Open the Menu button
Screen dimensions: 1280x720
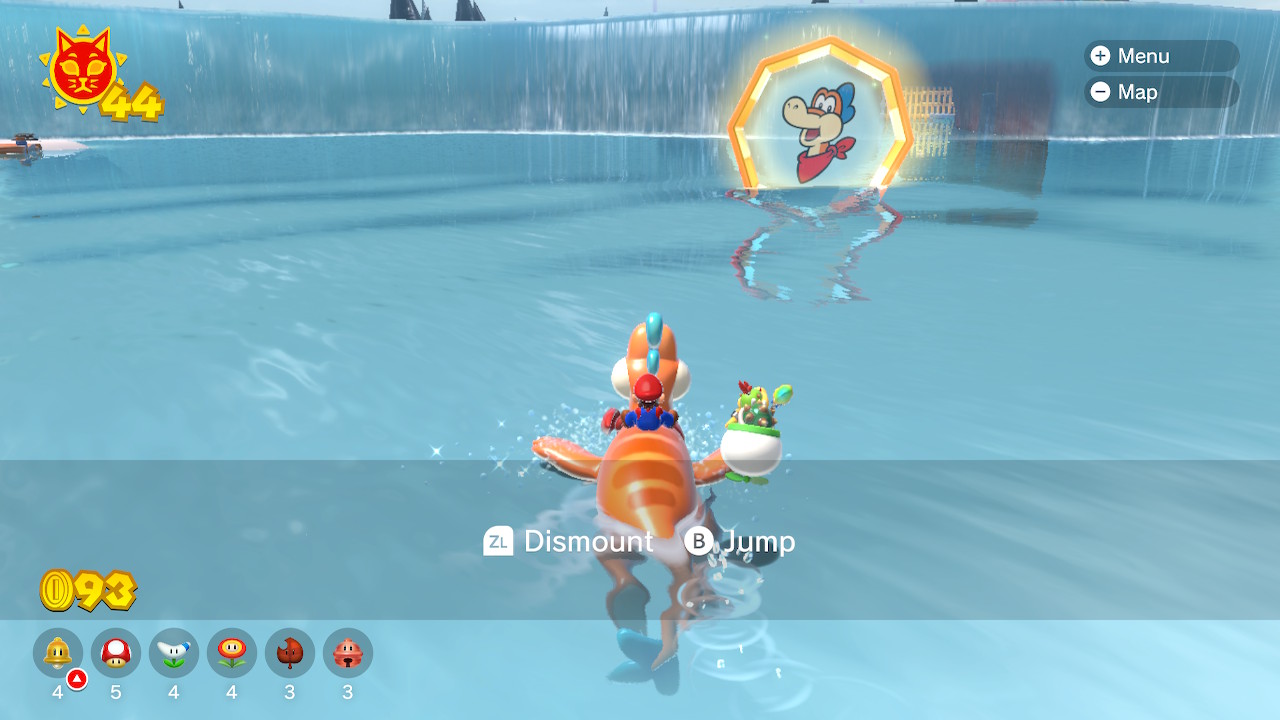[1160, 56]
